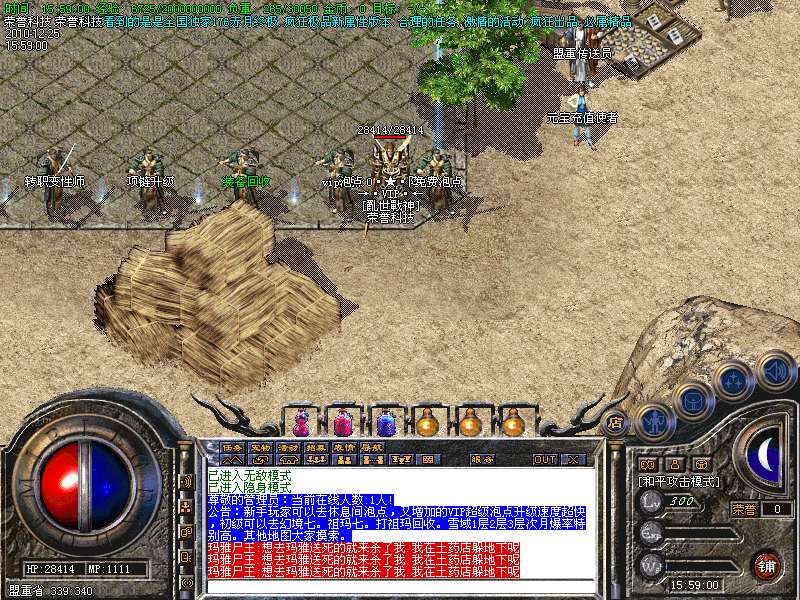800x600 pixels.
Task: Open the 服务 service button
Action: 481,459
